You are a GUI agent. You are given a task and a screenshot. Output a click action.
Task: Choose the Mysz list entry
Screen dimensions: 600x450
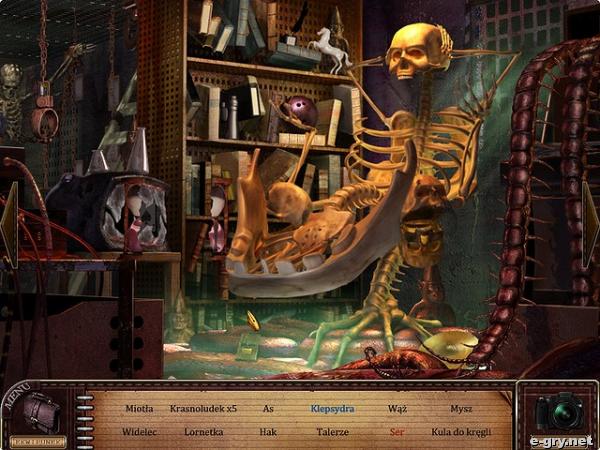(x=461, y=408)
